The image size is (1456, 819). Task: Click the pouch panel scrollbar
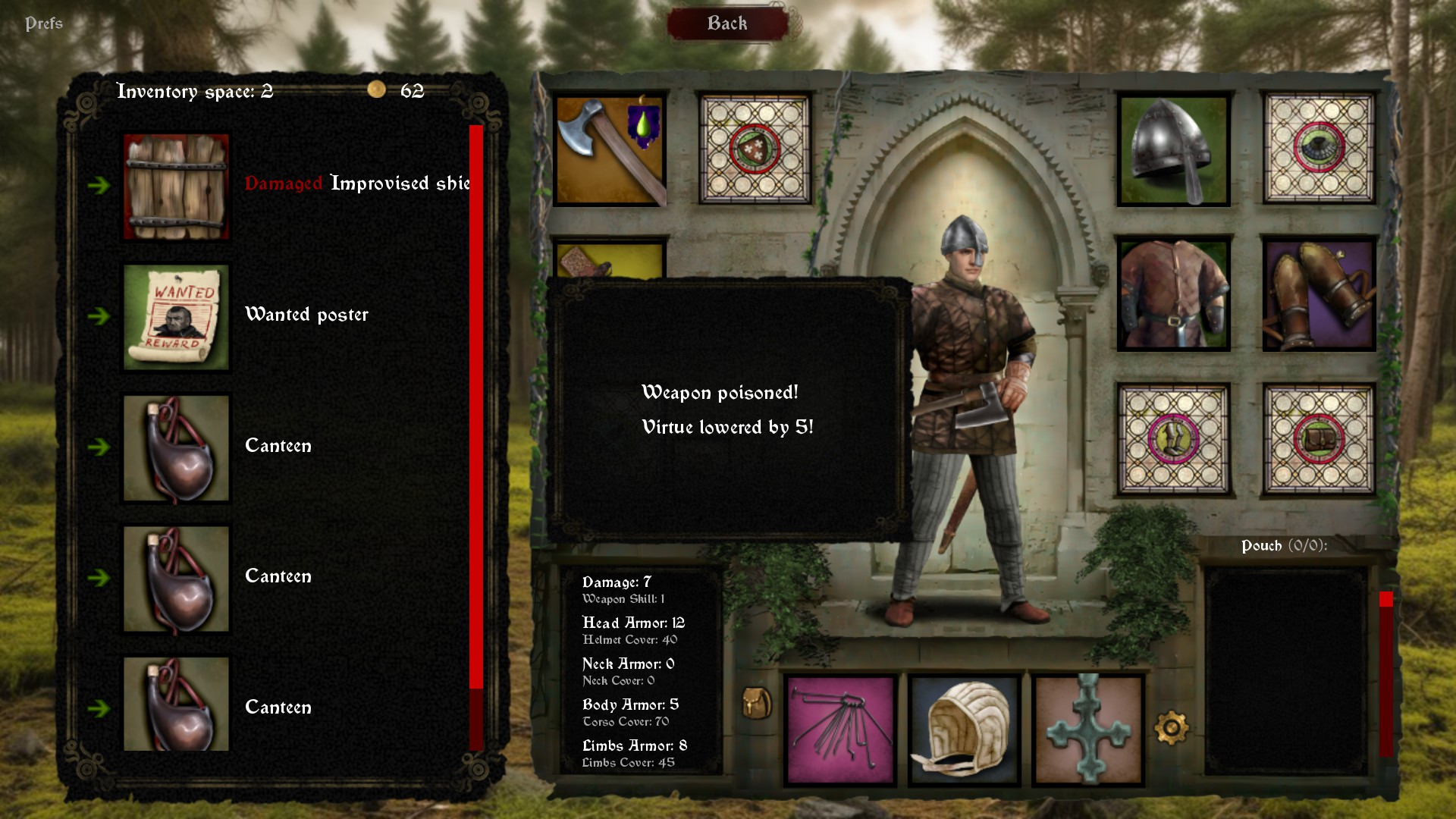point(1386,675)
